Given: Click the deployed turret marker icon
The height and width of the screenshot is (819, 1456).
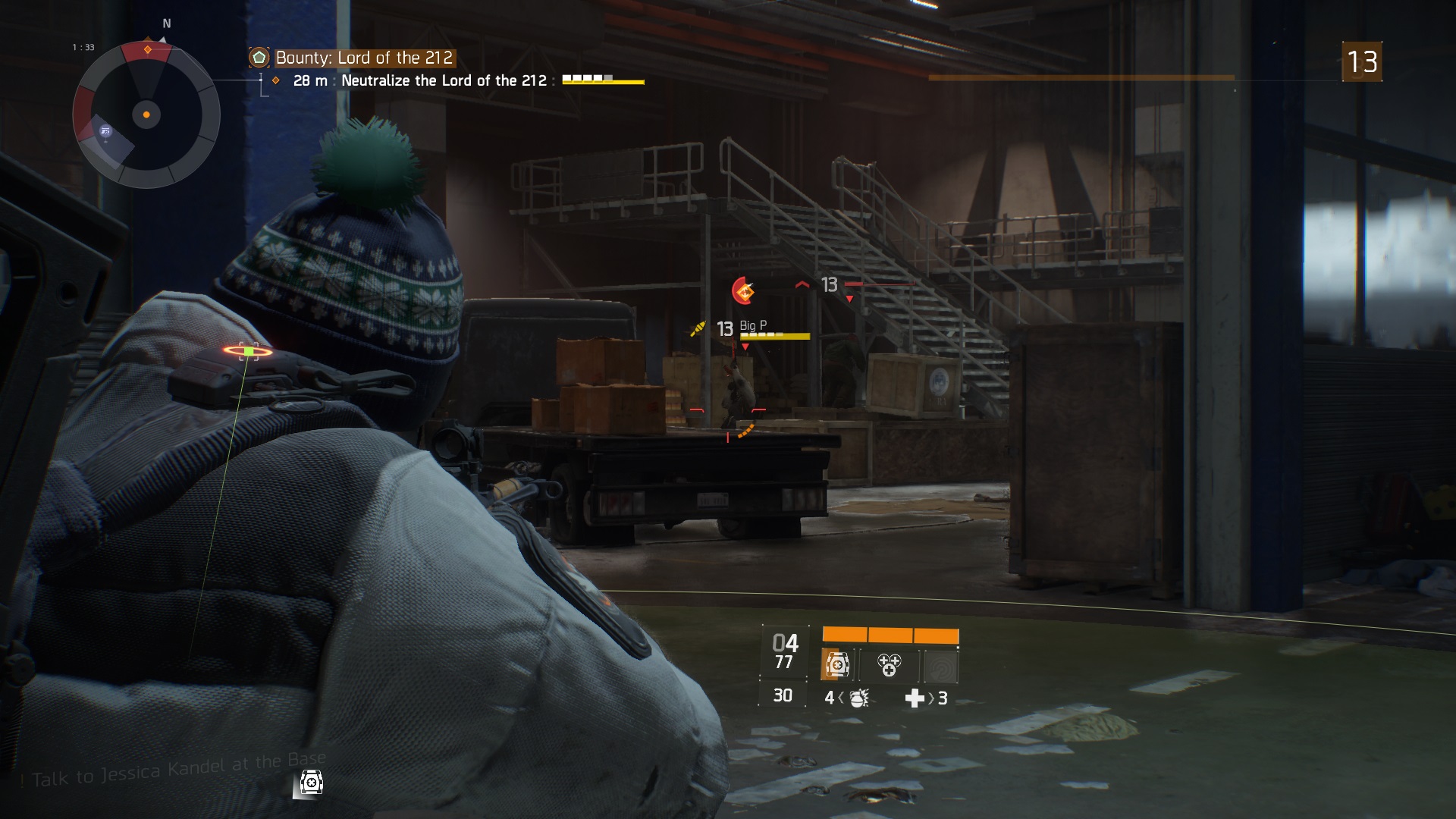Looking at the screenshot, I should (x=311, y=782).
